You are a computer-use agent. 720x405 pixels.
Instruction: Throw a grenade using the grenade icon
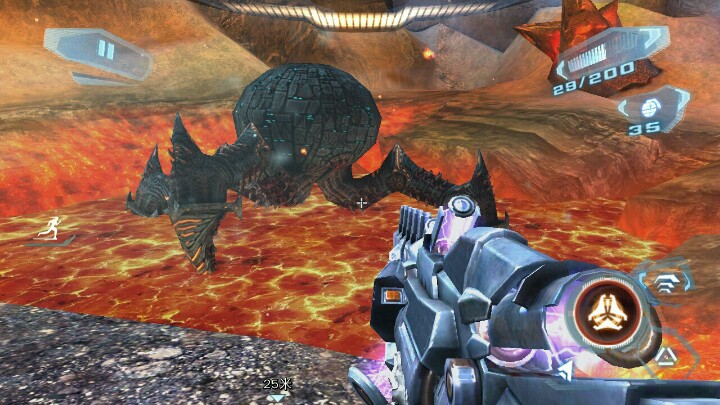(647, 106)
